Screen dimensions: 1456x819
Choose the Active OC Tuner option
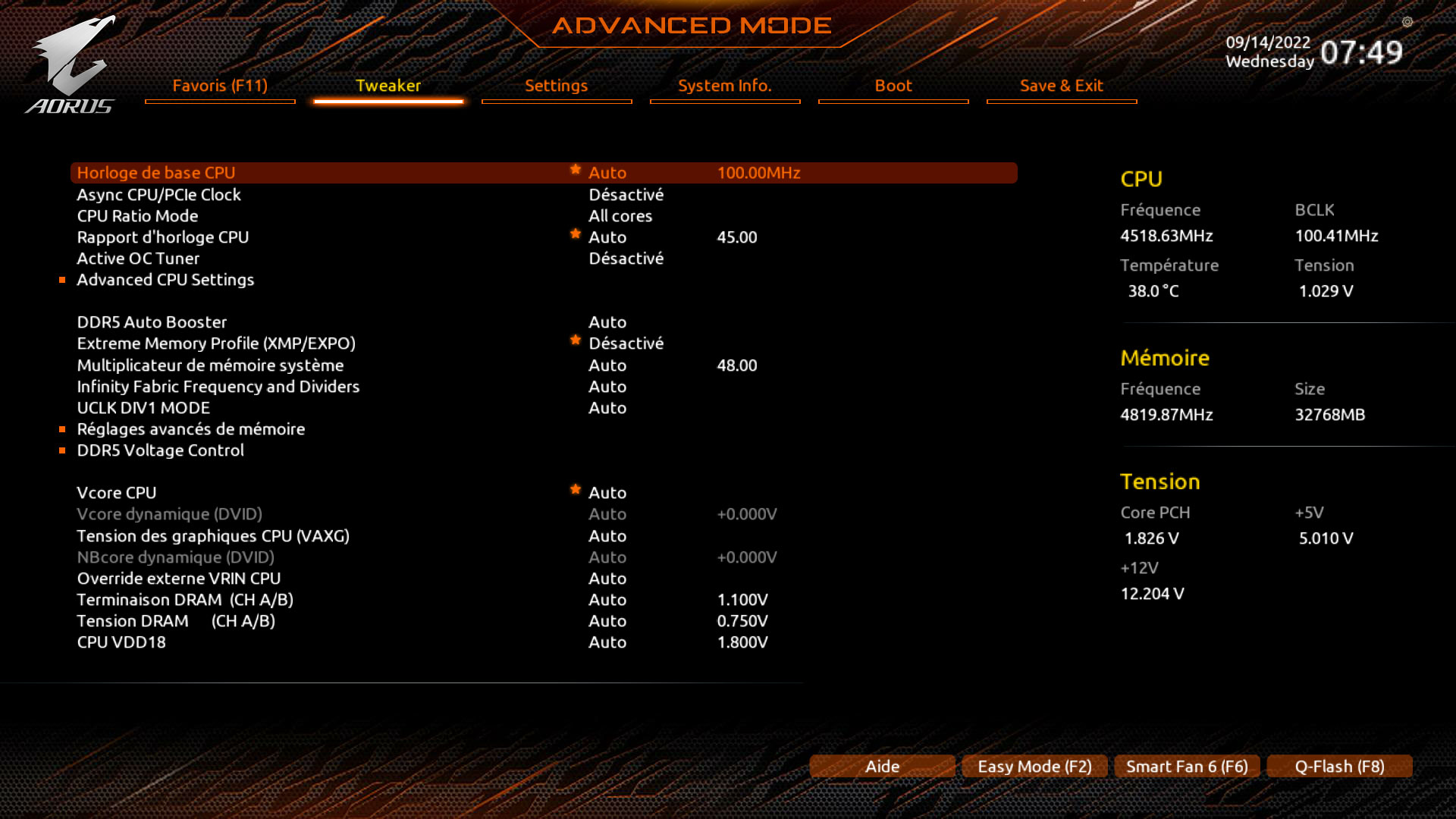tap(138, 259)
